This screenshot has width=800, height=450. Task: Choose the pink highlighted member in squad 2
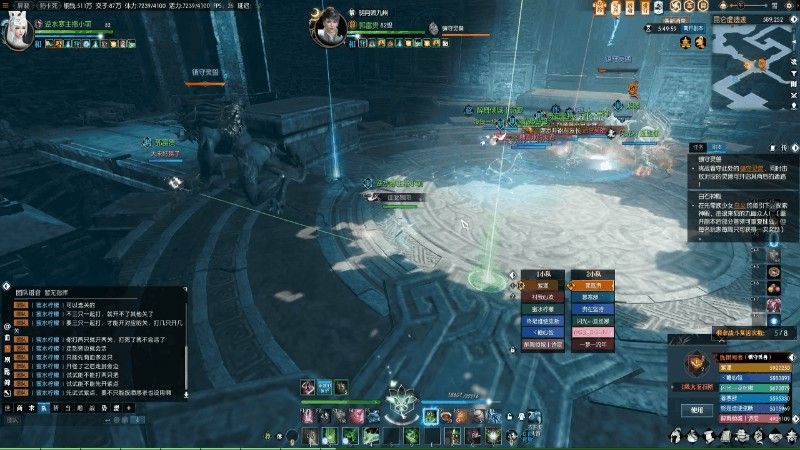[593, 333]
